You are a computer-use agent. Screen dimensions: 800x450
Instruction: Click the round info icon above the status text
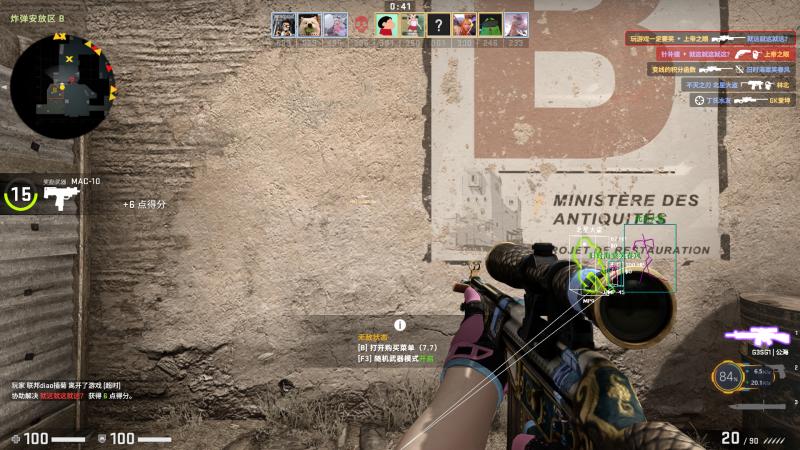coord(400,324)
